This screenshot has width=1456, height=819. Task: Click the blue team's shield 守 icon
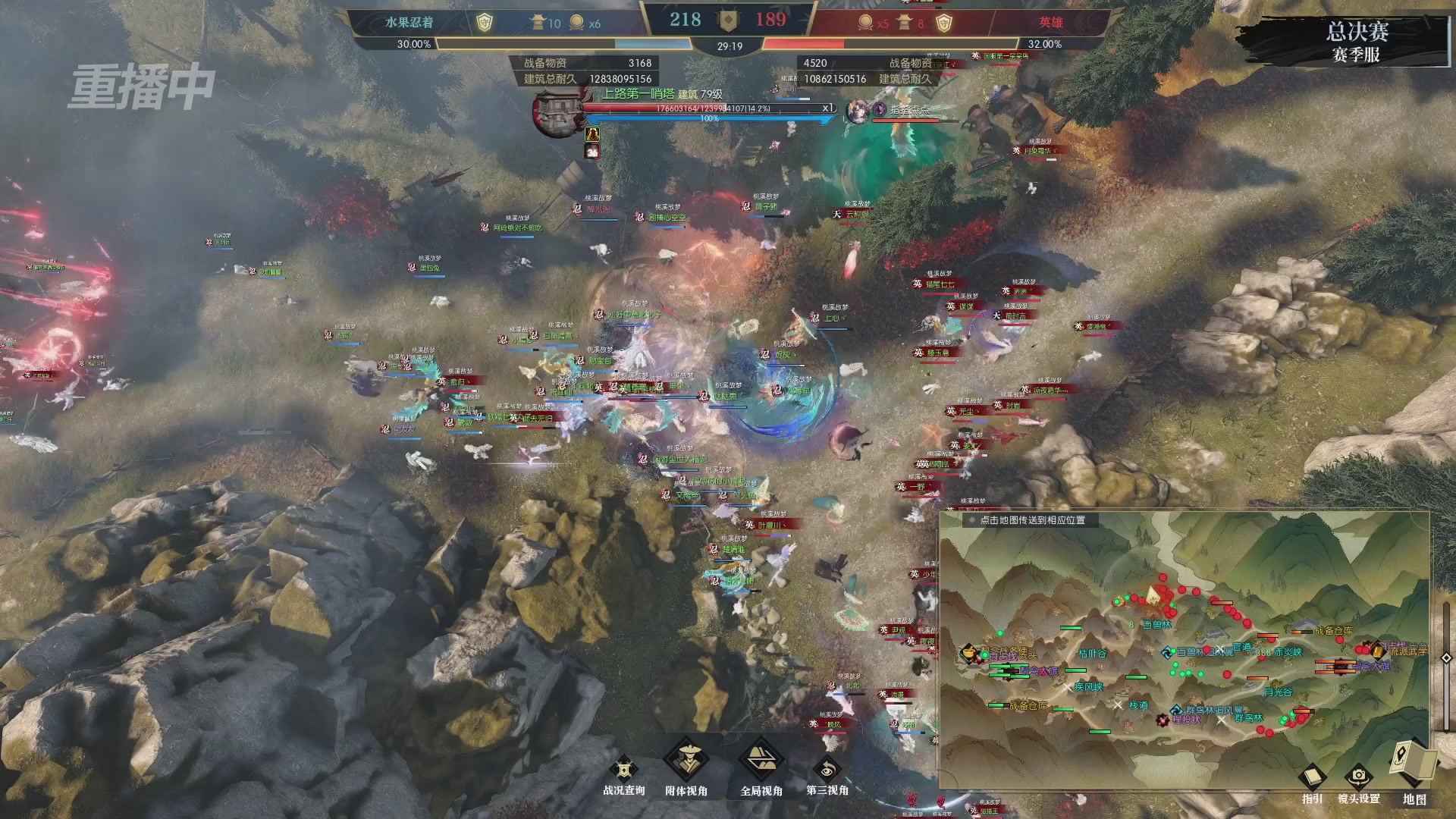click(x=484, y=23)
